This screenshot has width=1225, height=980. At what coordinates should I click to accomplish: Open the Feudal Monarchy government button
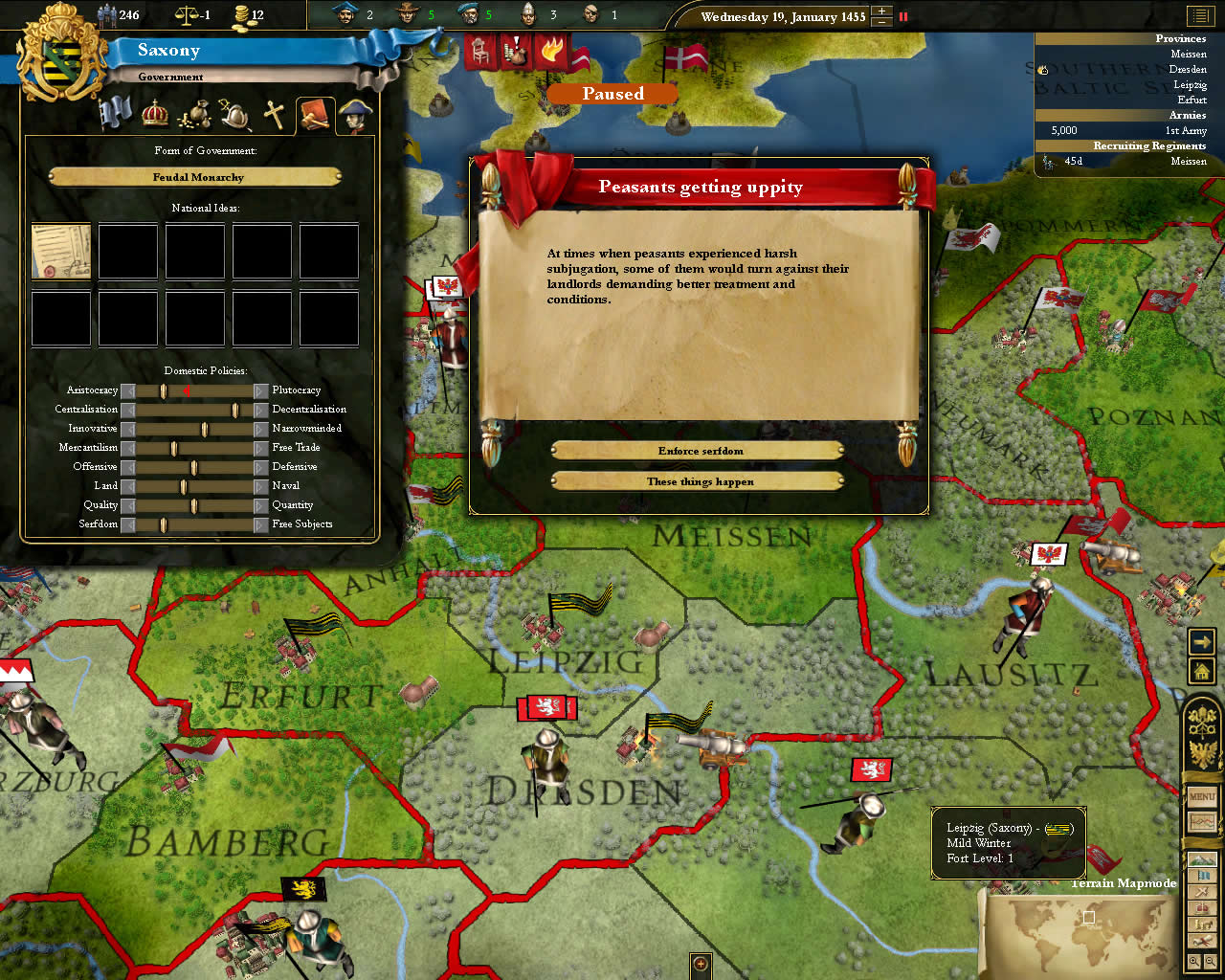(196, 177)
